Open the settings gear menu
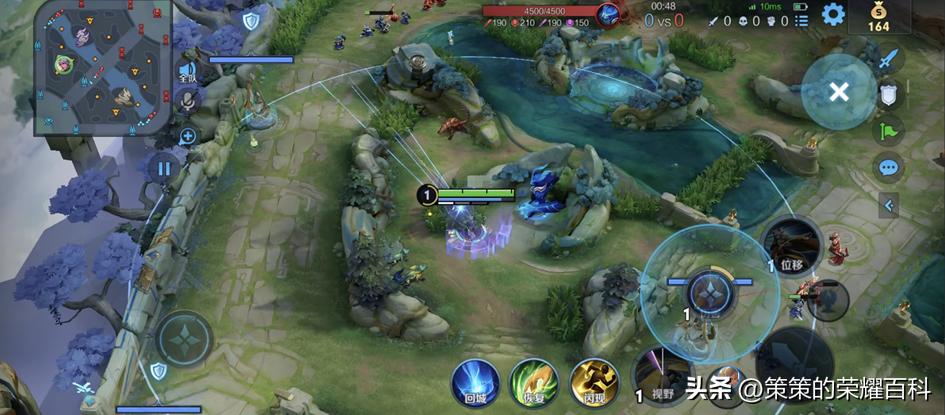 point(832,15)
